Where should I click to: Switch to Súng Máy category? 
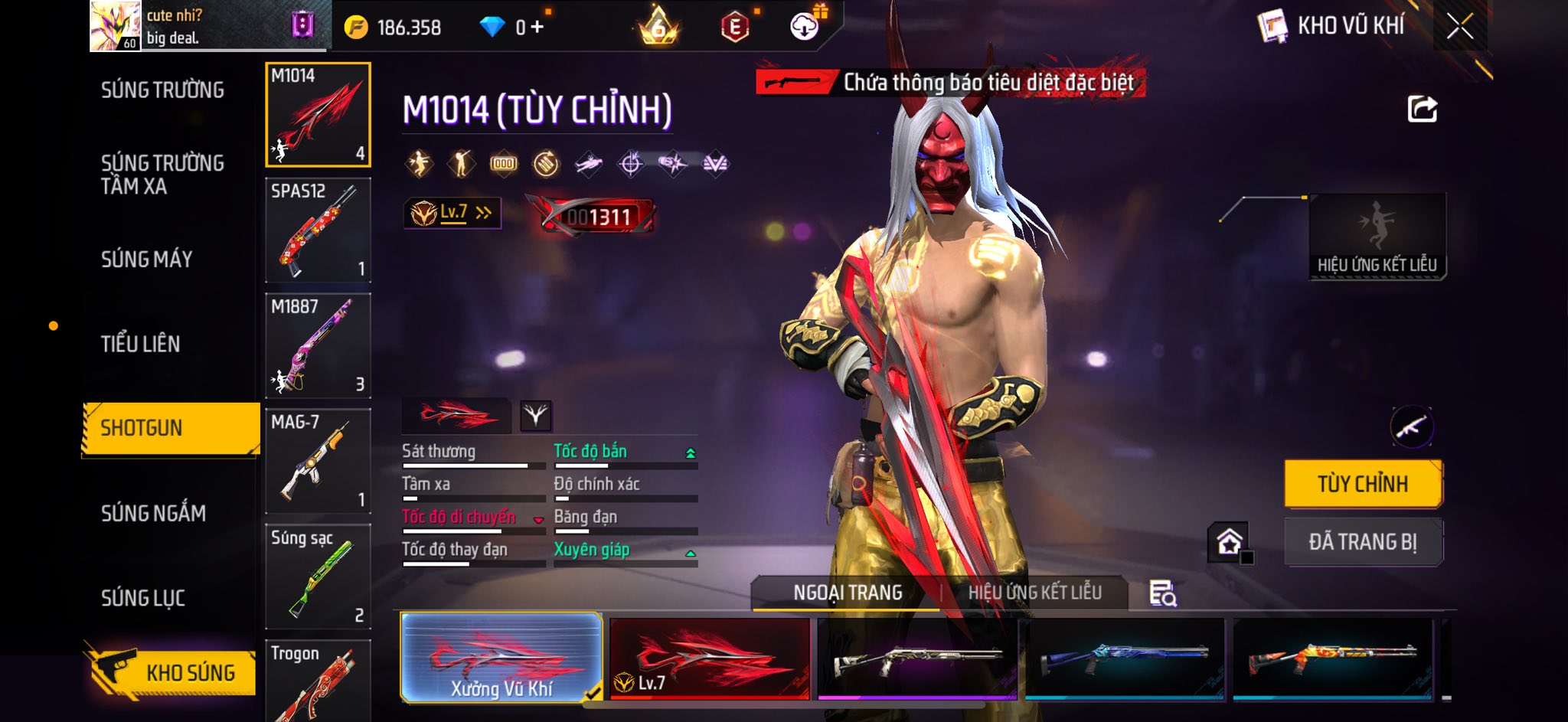[x=146, y=260]
